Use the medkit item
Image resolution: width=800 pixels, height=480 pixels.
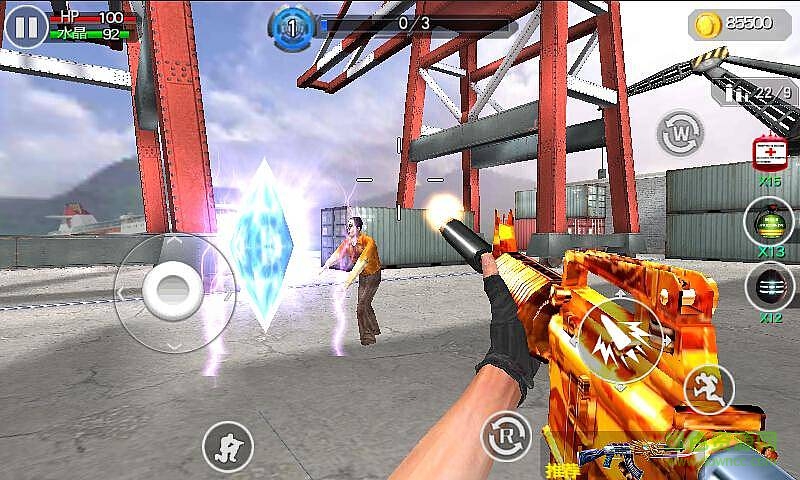click(x=771, y=155)
